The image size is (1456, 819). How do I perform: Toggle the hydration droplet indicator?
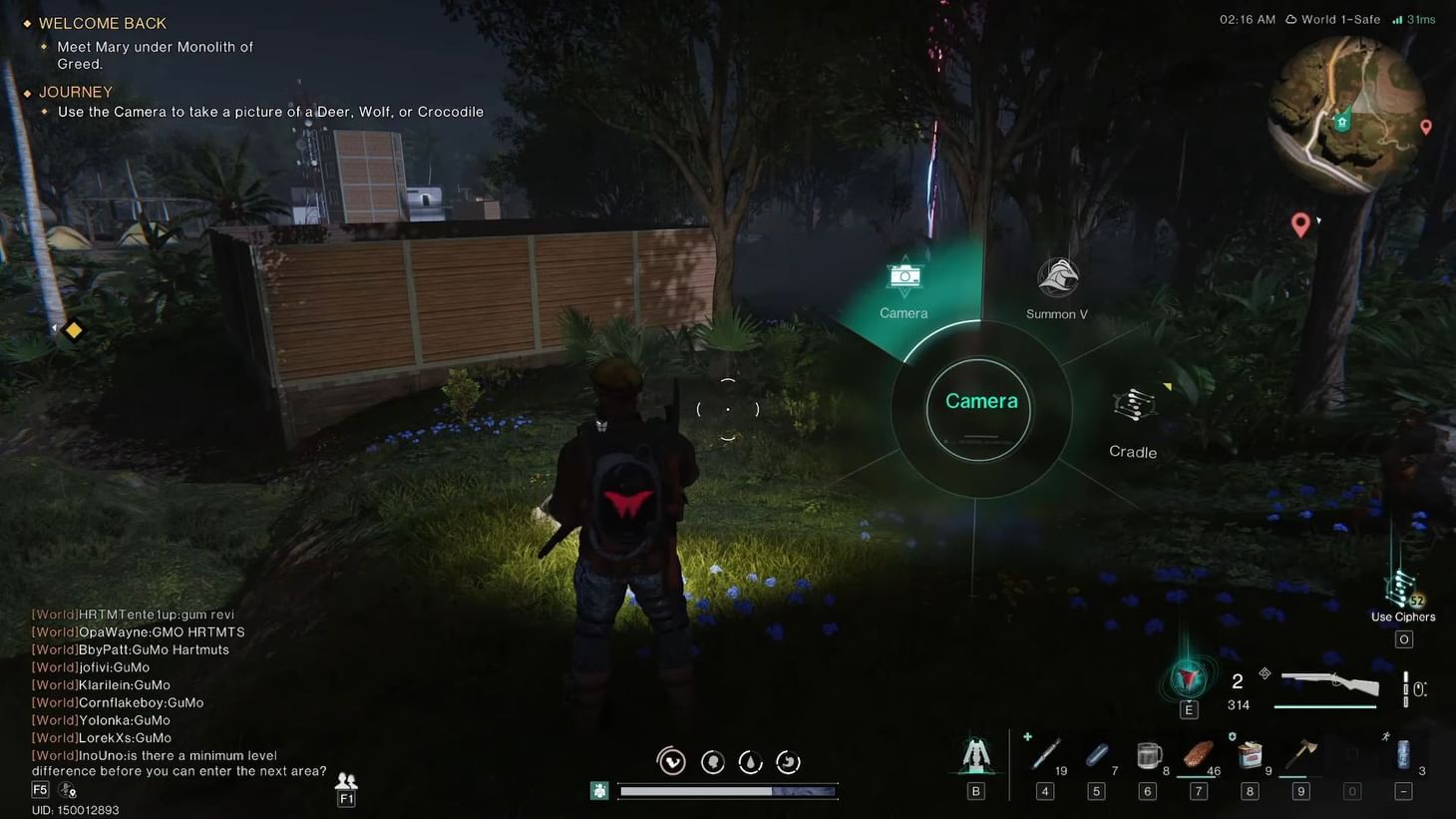(750, 761)
